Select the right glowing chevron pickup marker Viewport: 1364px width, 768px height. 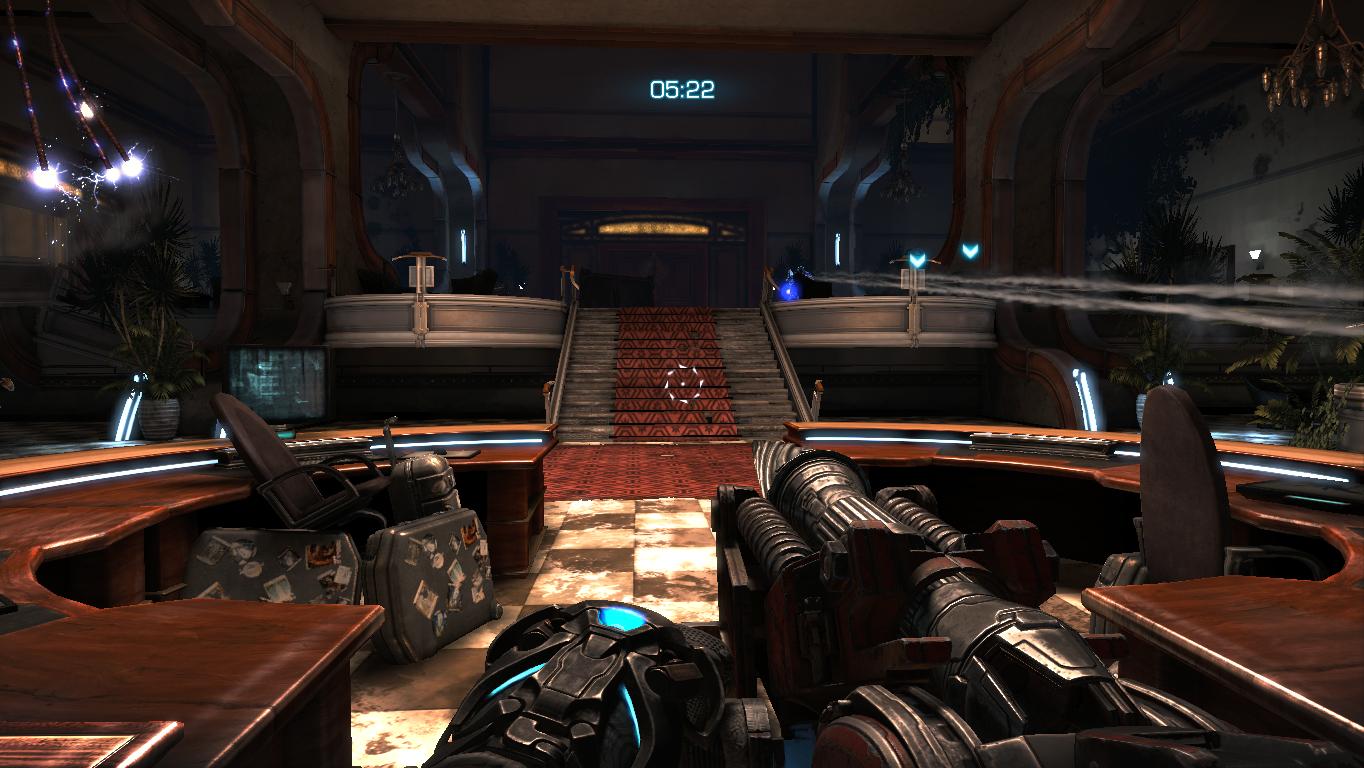tap(967, 253)
